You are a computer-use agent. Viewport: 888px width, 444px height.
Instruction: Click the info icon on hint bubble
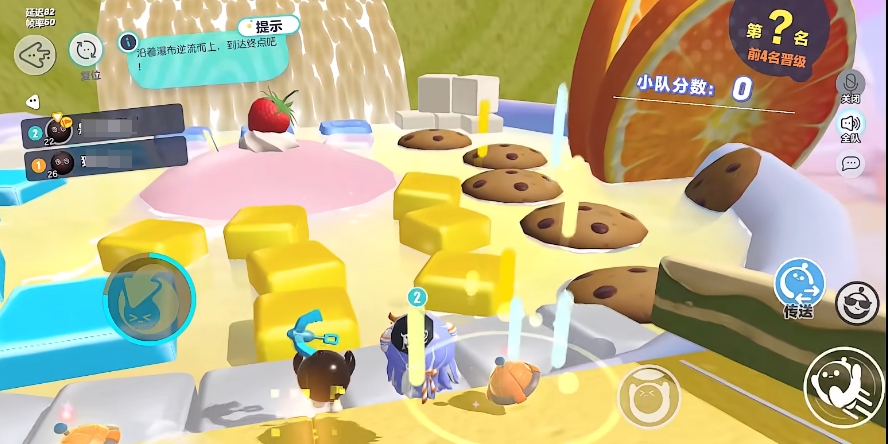tap(127, 41)
